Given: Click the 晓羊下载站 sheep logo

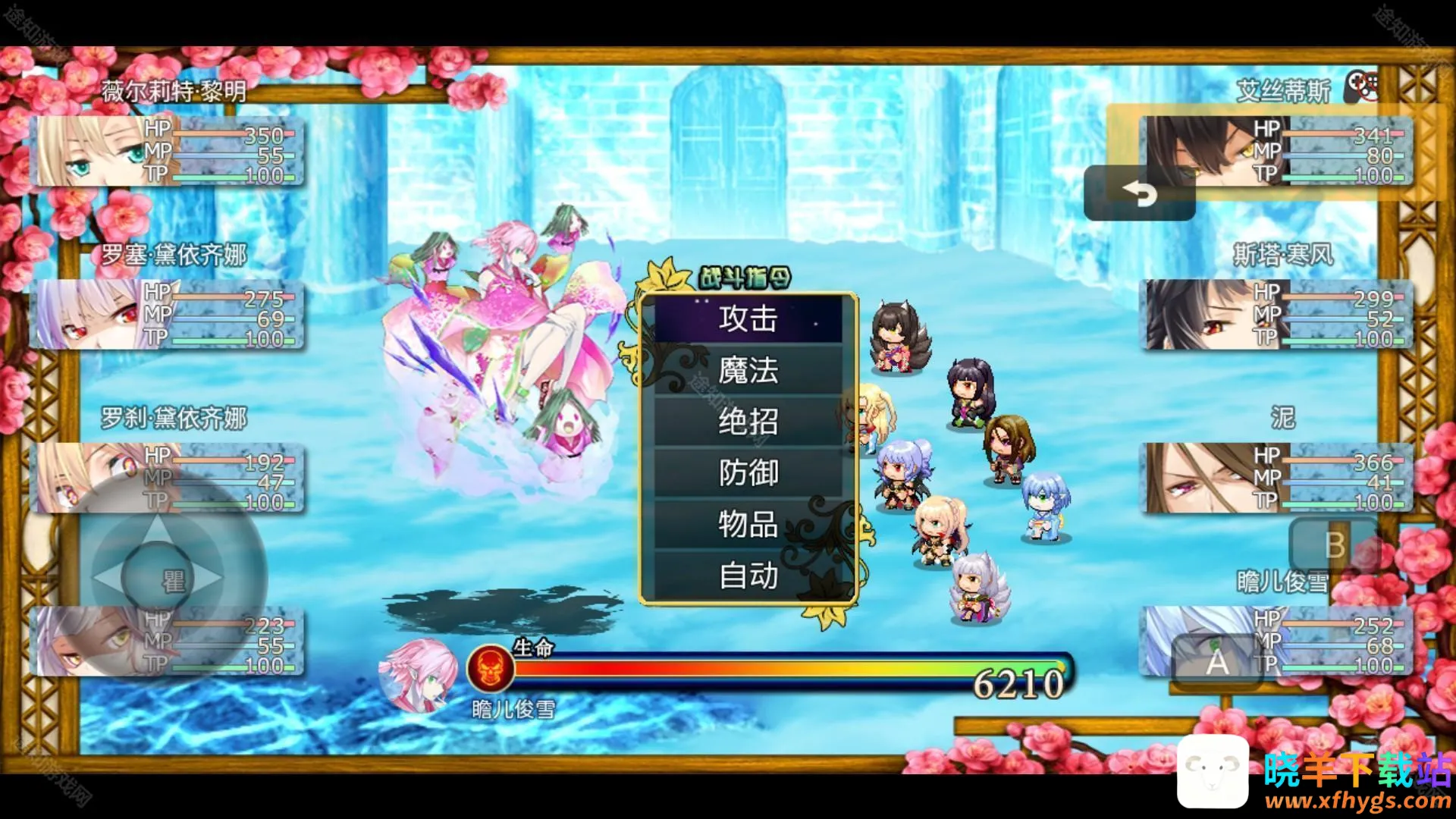Looking at the screenshot, I should coord(1213,772).
